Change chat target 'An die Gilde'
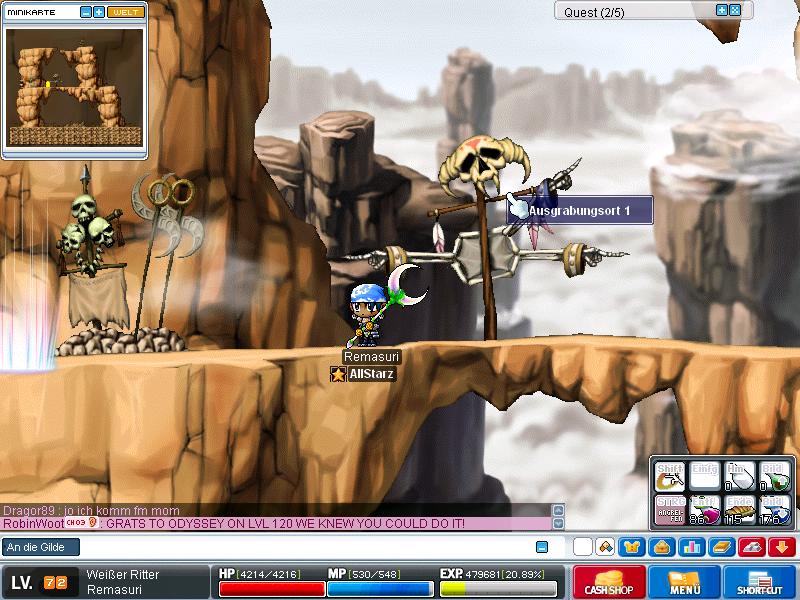The height and width of the screenshot is (600, 800). [40, 547]
